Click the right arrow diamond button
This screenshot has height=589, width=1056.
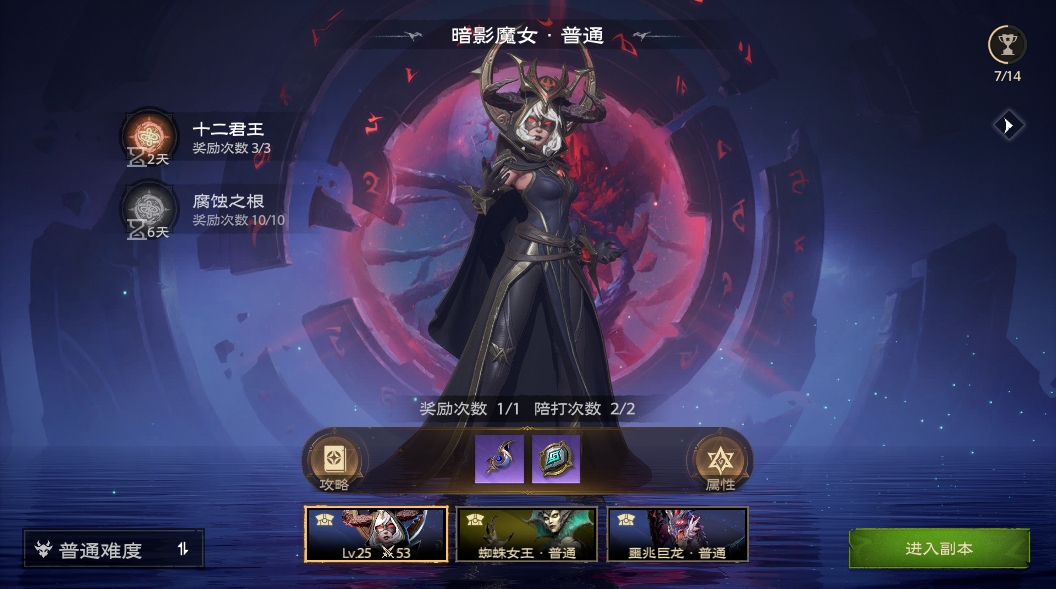coord(1008,125)
